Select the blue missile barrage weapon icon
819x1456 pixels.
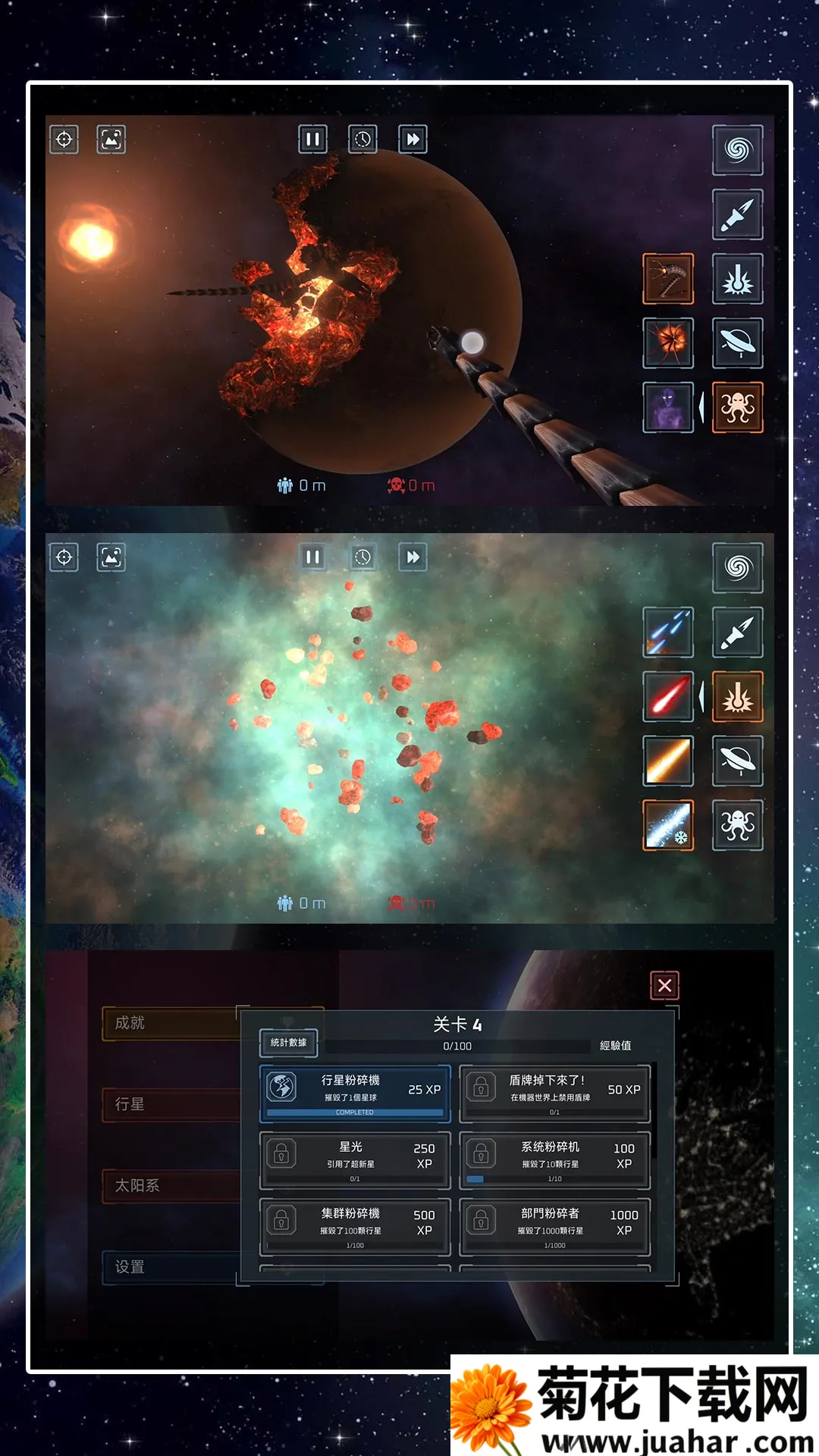(668, 632)
